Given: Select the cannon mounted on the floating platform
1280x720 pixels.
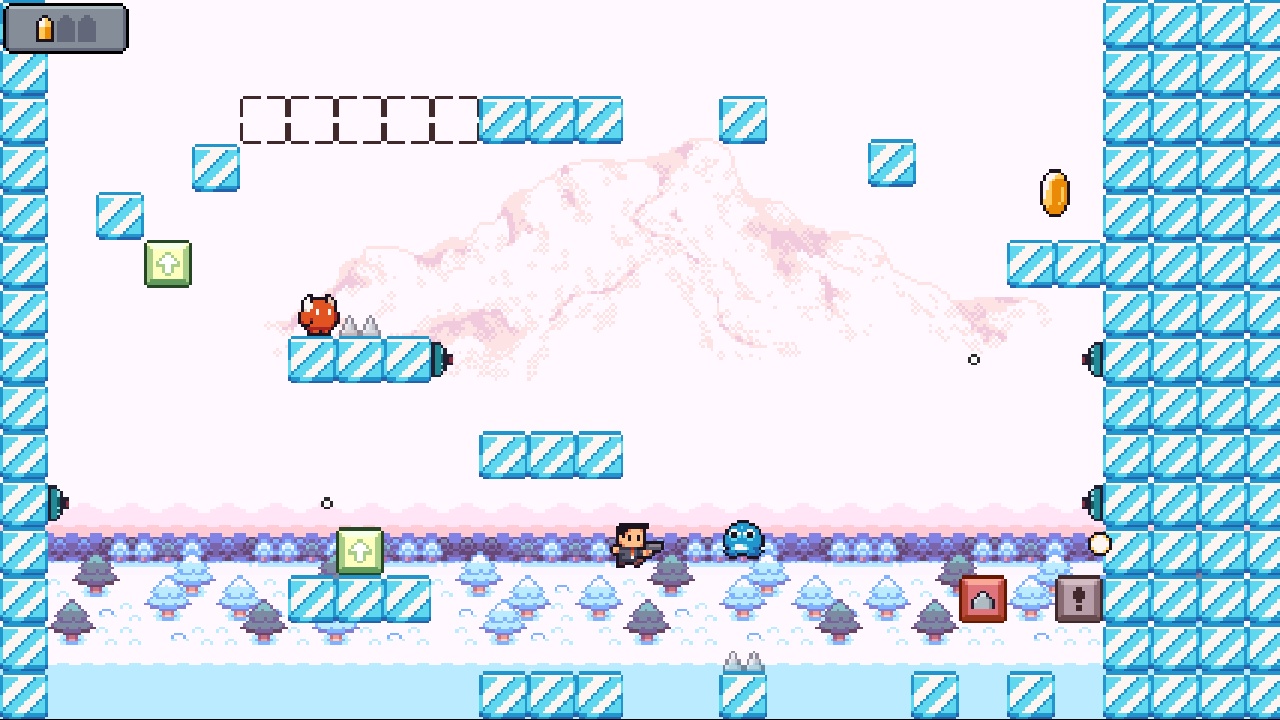Looking at the screenshot, I should [x=440, y=360].
